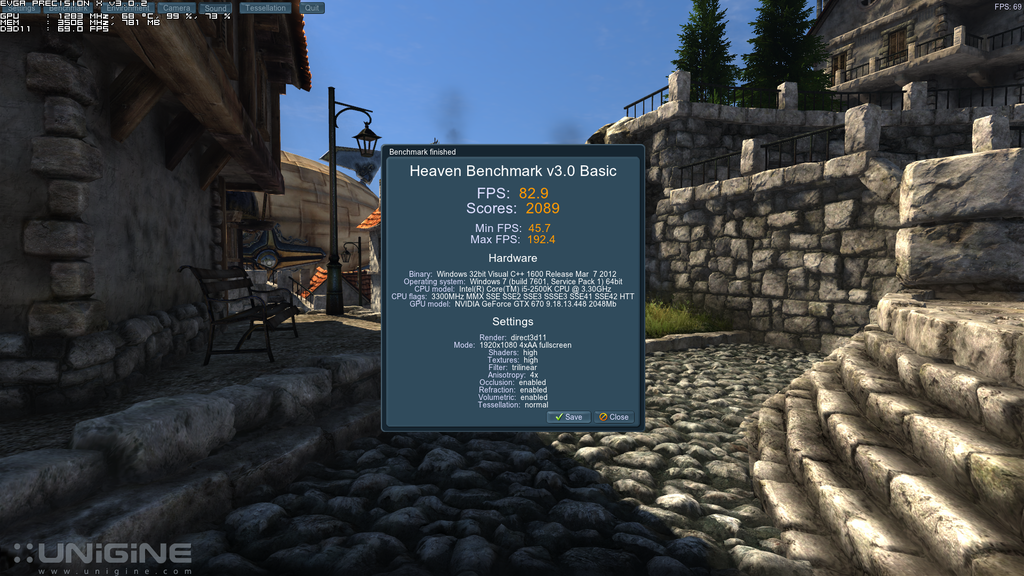Toggle the Tessellation button
This screenshot has width=1024, height=576.
pyautogui.click(x=265, y=8)
